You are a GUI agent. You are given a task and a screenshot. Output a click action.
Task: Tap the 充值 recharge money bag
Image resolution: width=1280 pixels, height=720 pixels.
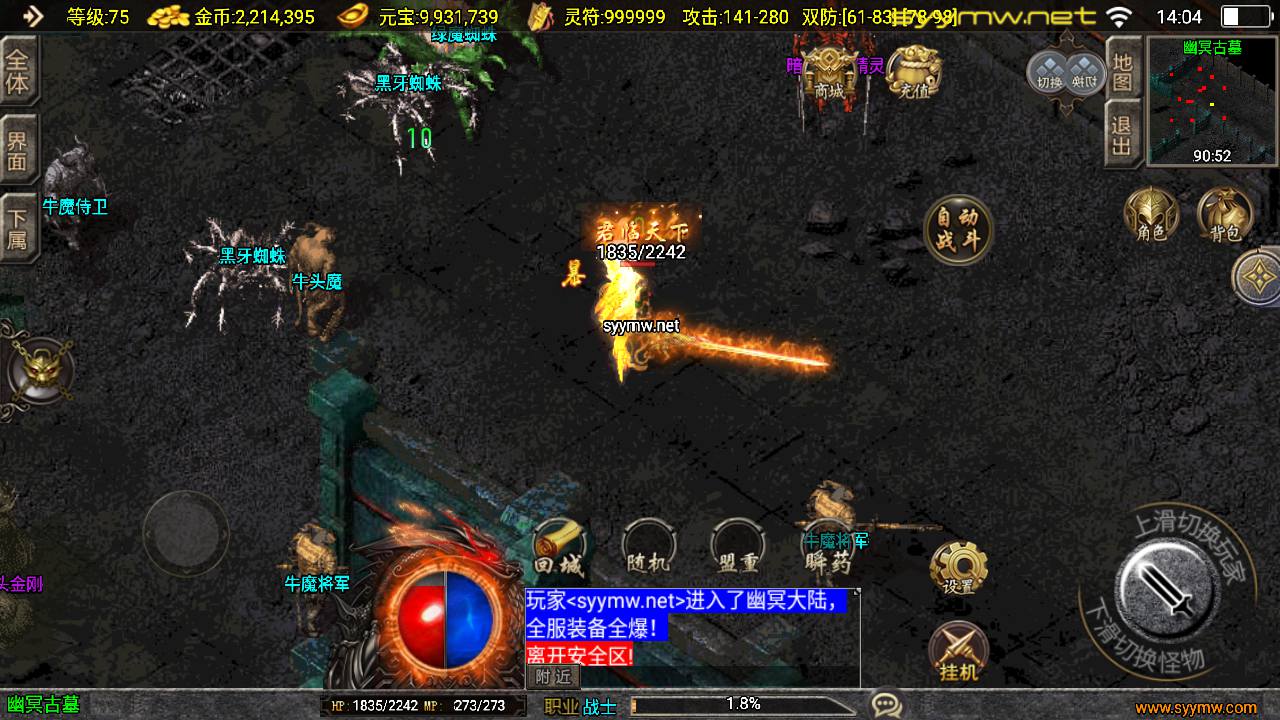click(912, 72)
